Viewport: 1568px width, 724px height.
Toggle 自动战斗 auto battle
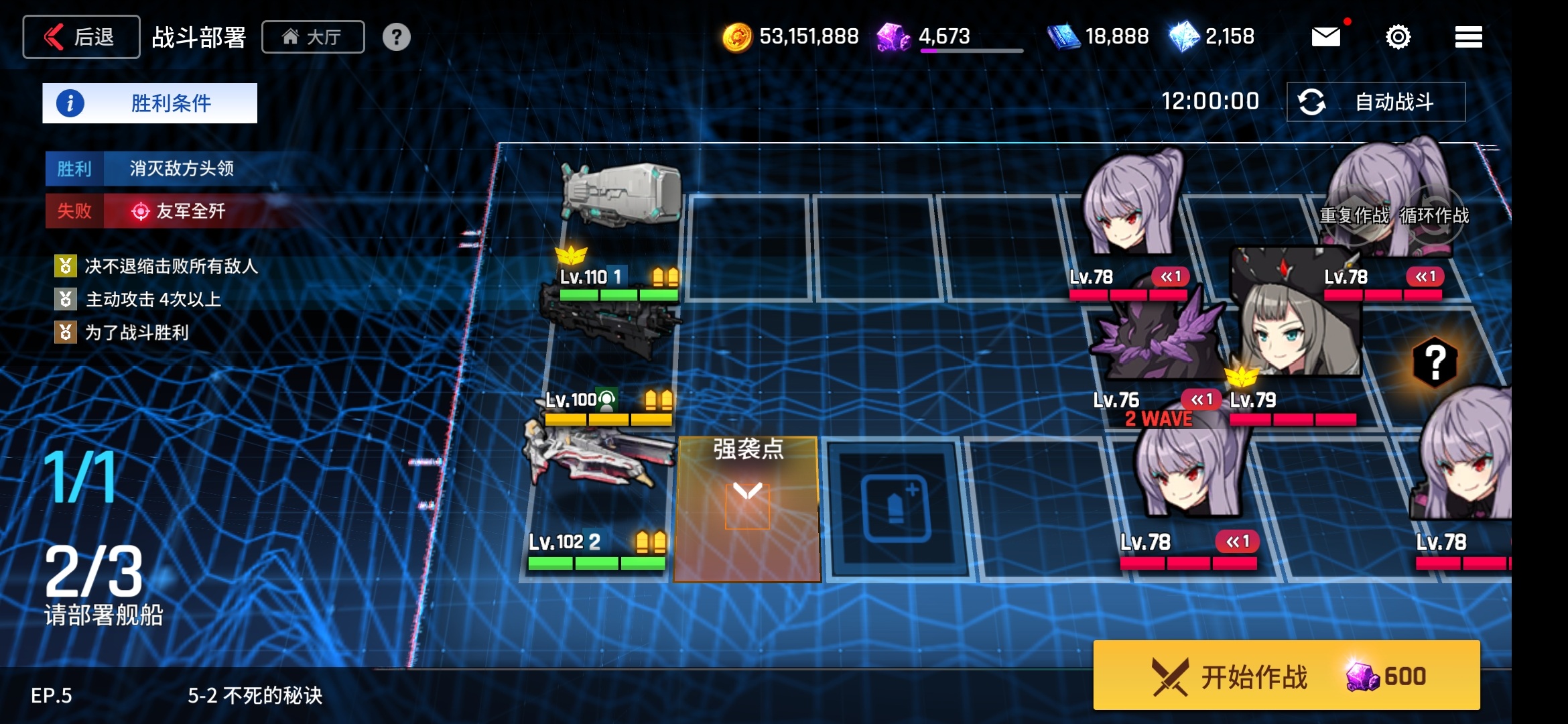pyautogui.click(x=1376, y=102)
